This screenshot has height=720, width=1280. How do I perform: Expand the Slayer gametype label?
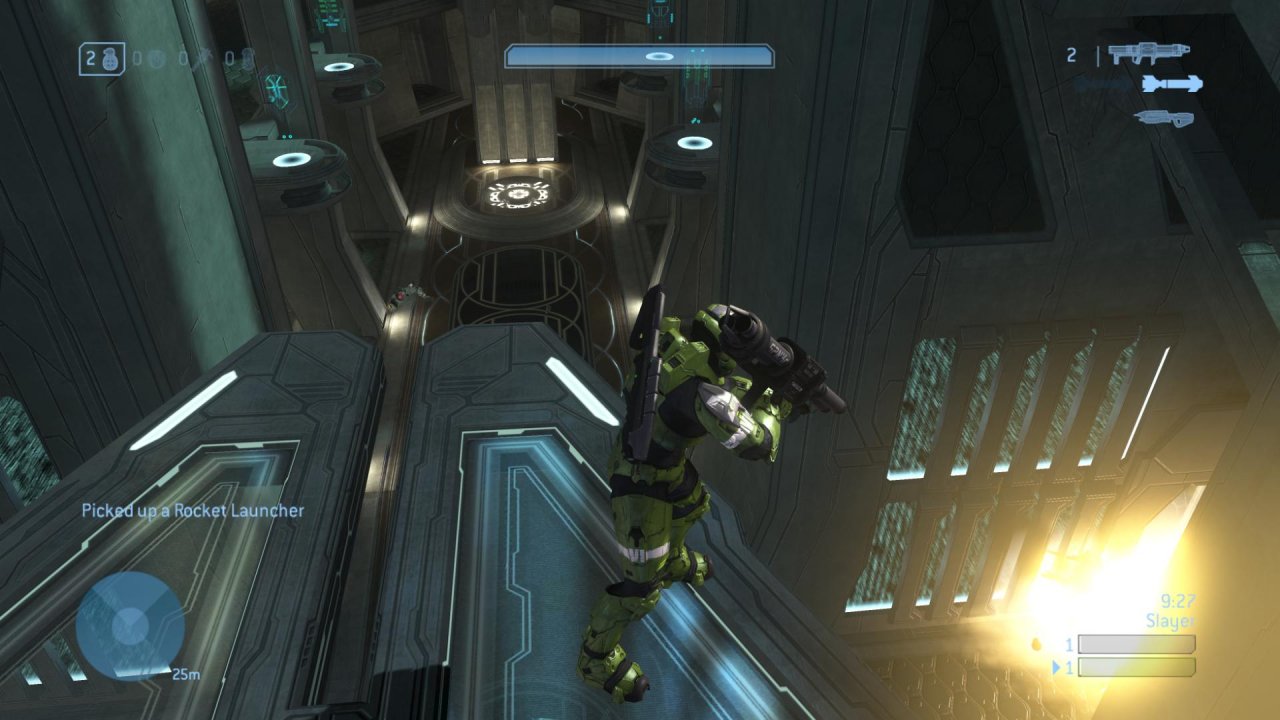tap(1170, 619)
